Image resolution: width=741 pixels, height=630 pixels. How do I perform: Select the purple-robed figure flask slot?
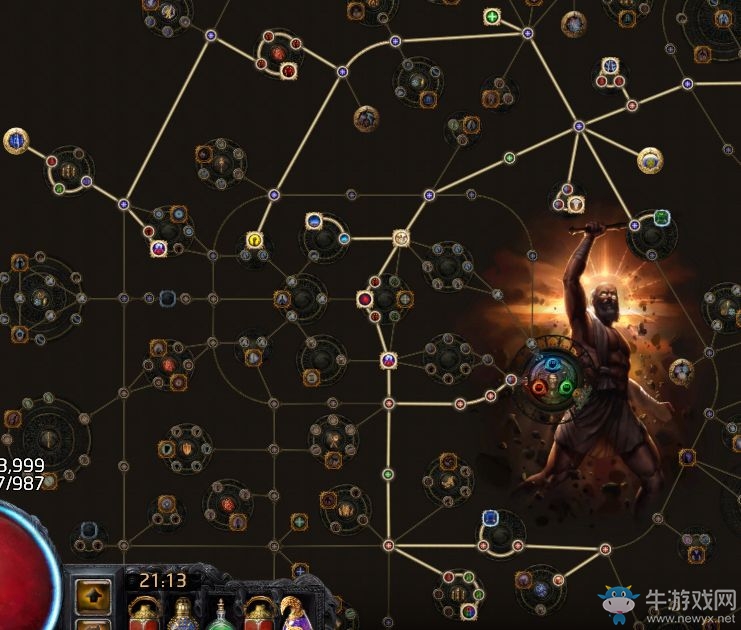click(x=293, y=610)
